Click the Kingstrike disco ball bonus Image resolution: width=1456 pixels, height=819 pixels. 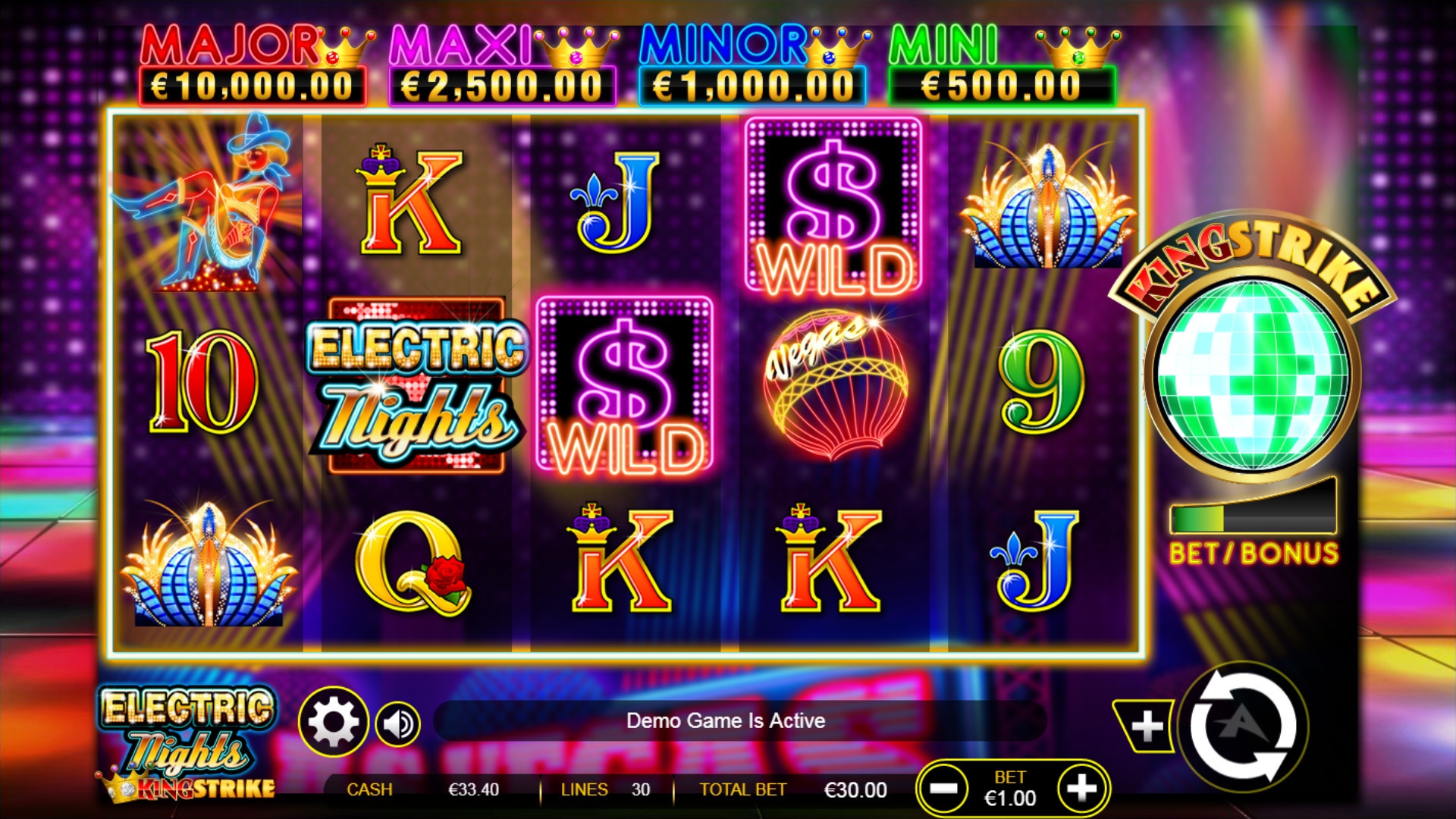[x=1252, y=375]
